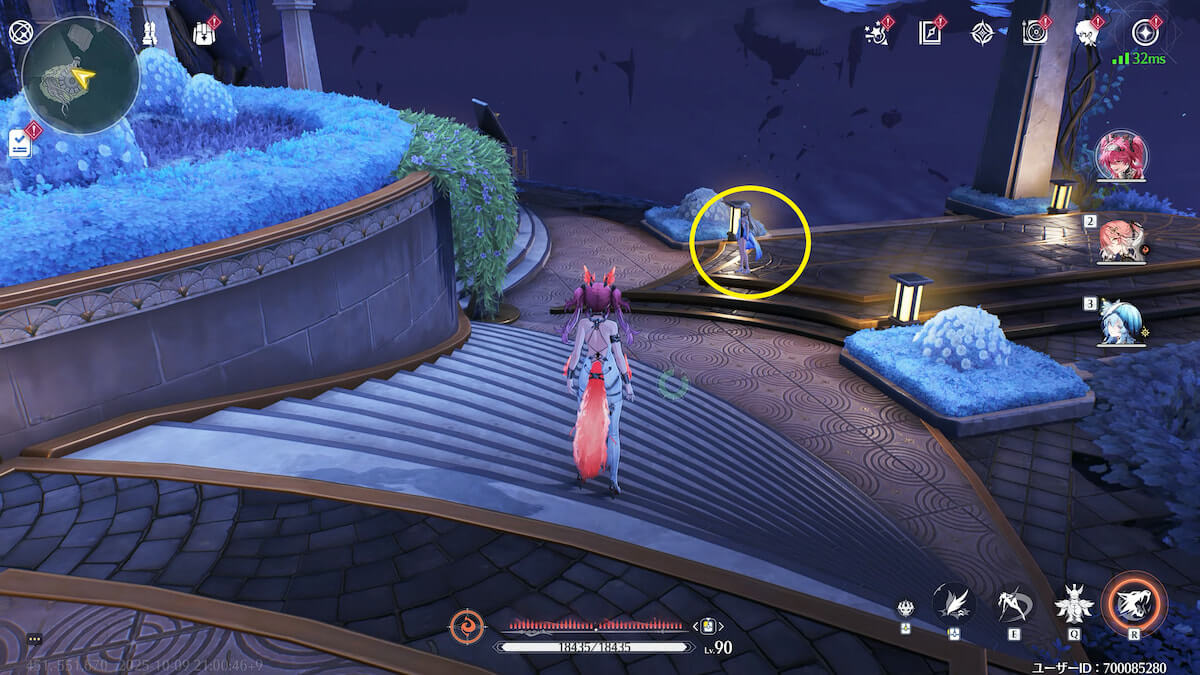Use the winged attack skill icon
This screenshot has height=675, width=1200.
953,603
